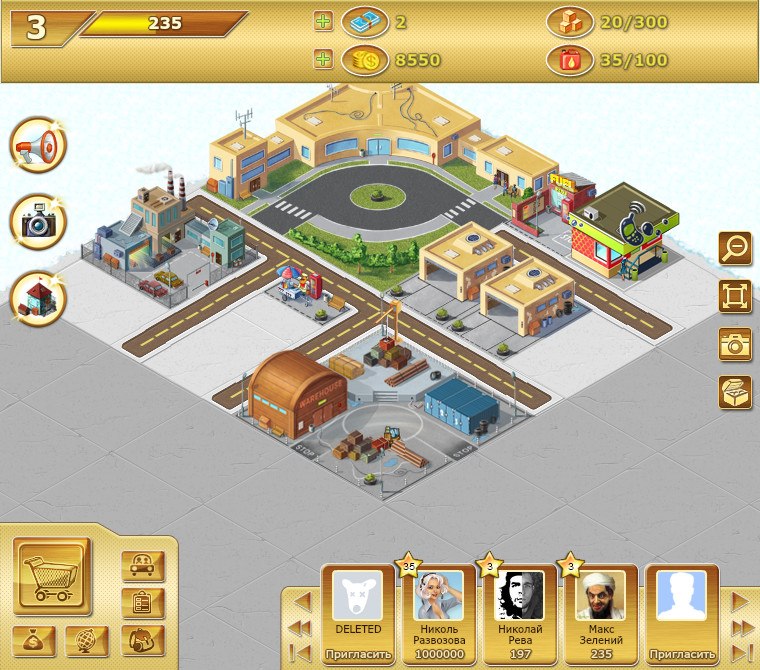The height and width of the screenshot is (670, 760).
Task: Invite a friend via the DELETED slot
Action: (357, 655)
